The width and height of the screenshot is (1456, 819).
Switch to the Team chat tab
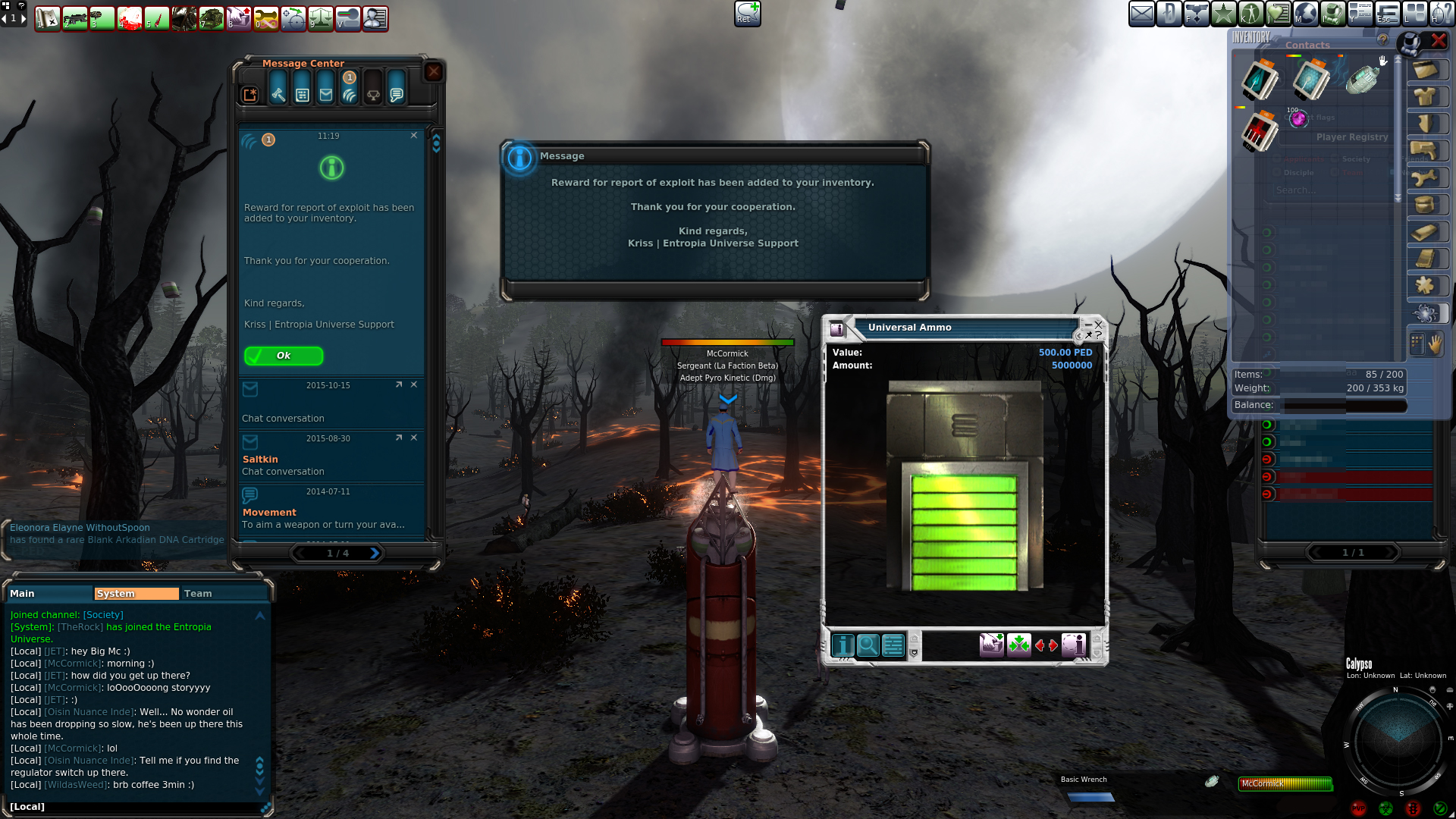198,594
